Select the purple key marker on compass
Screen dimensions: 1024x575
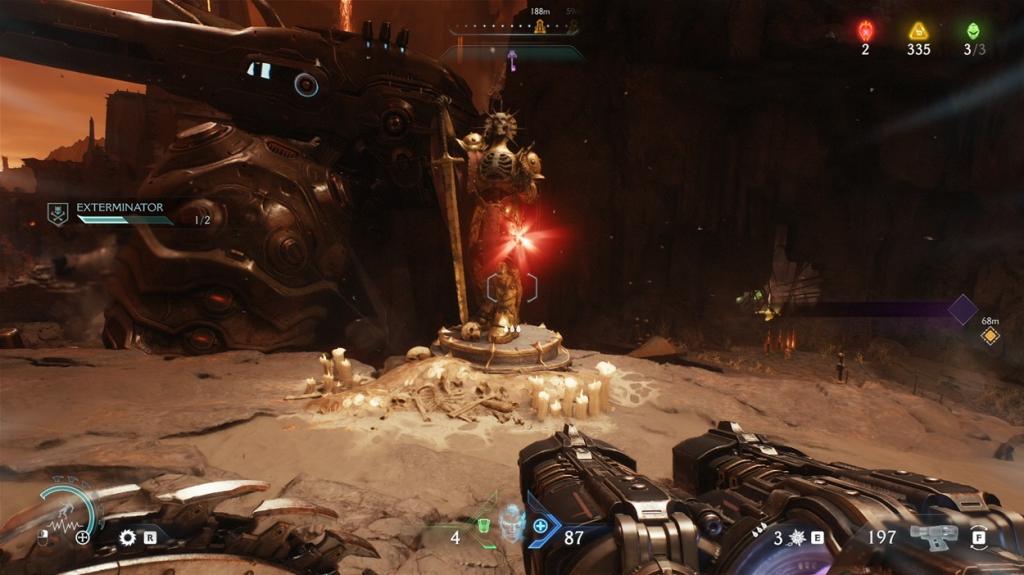(x=513, y=60)
